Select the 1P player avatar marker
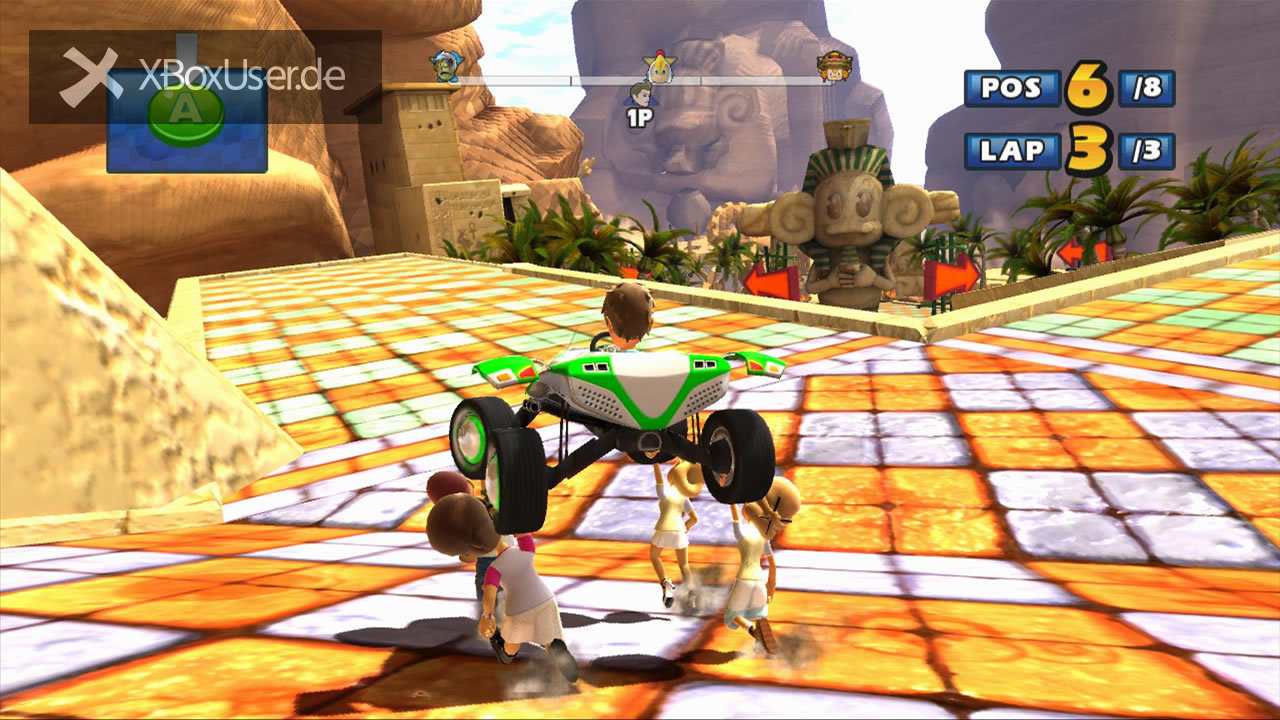This screenshot has width=1280, height=720. pos(640,97)
